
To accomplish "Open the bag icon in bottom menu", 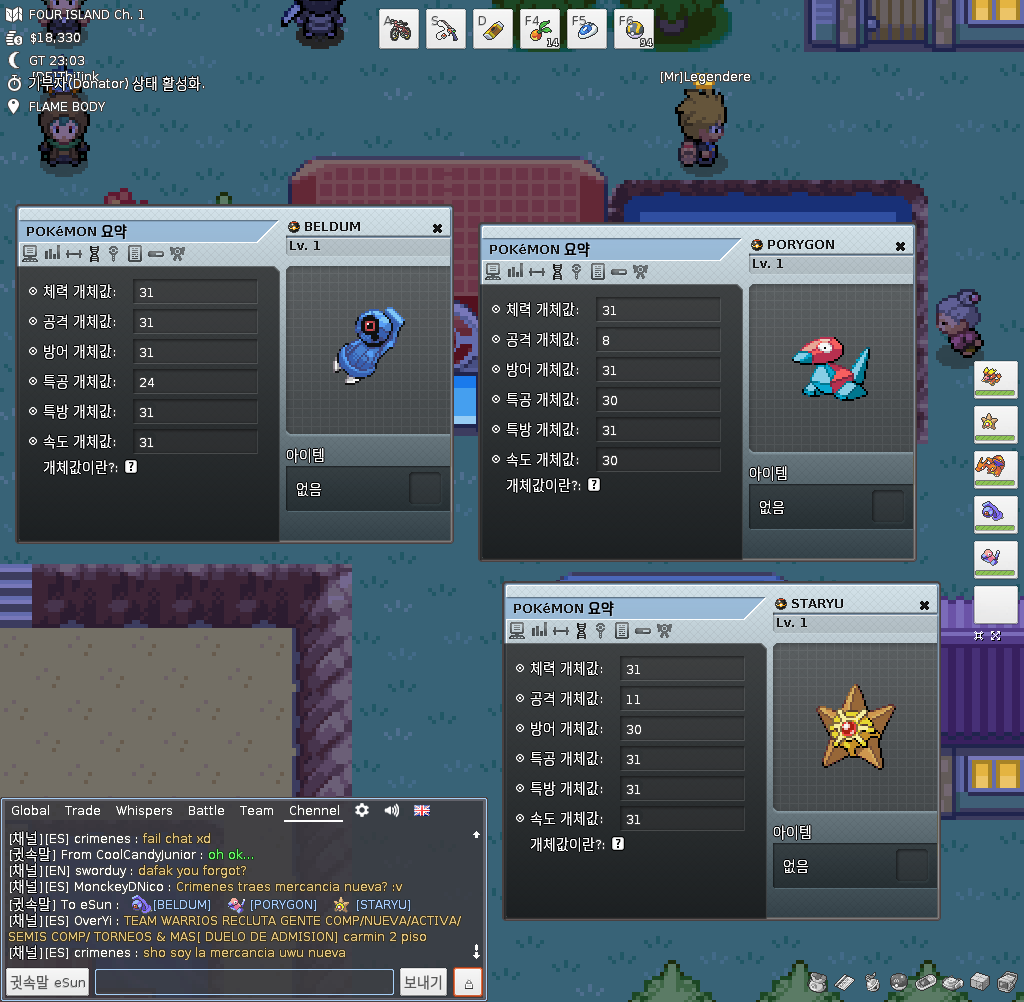I will coord(818,982).
